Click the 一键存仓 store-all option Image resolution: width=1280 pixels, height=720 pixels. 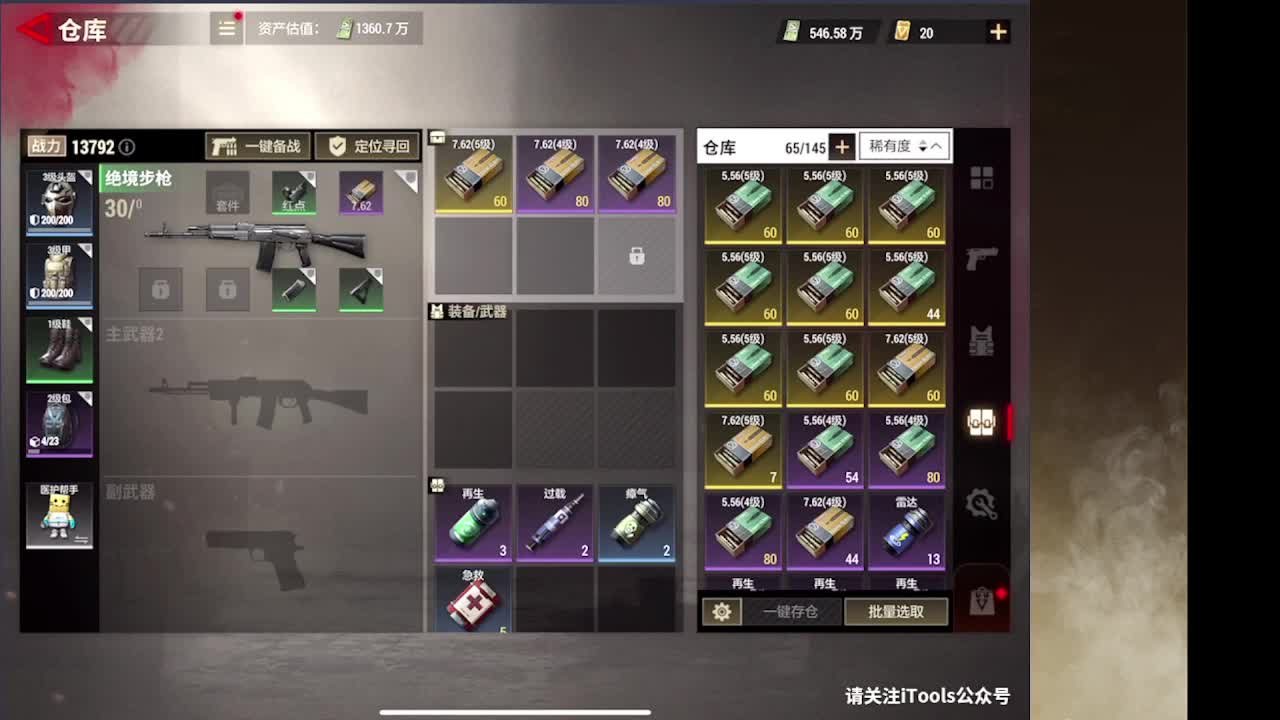[788, 612]
